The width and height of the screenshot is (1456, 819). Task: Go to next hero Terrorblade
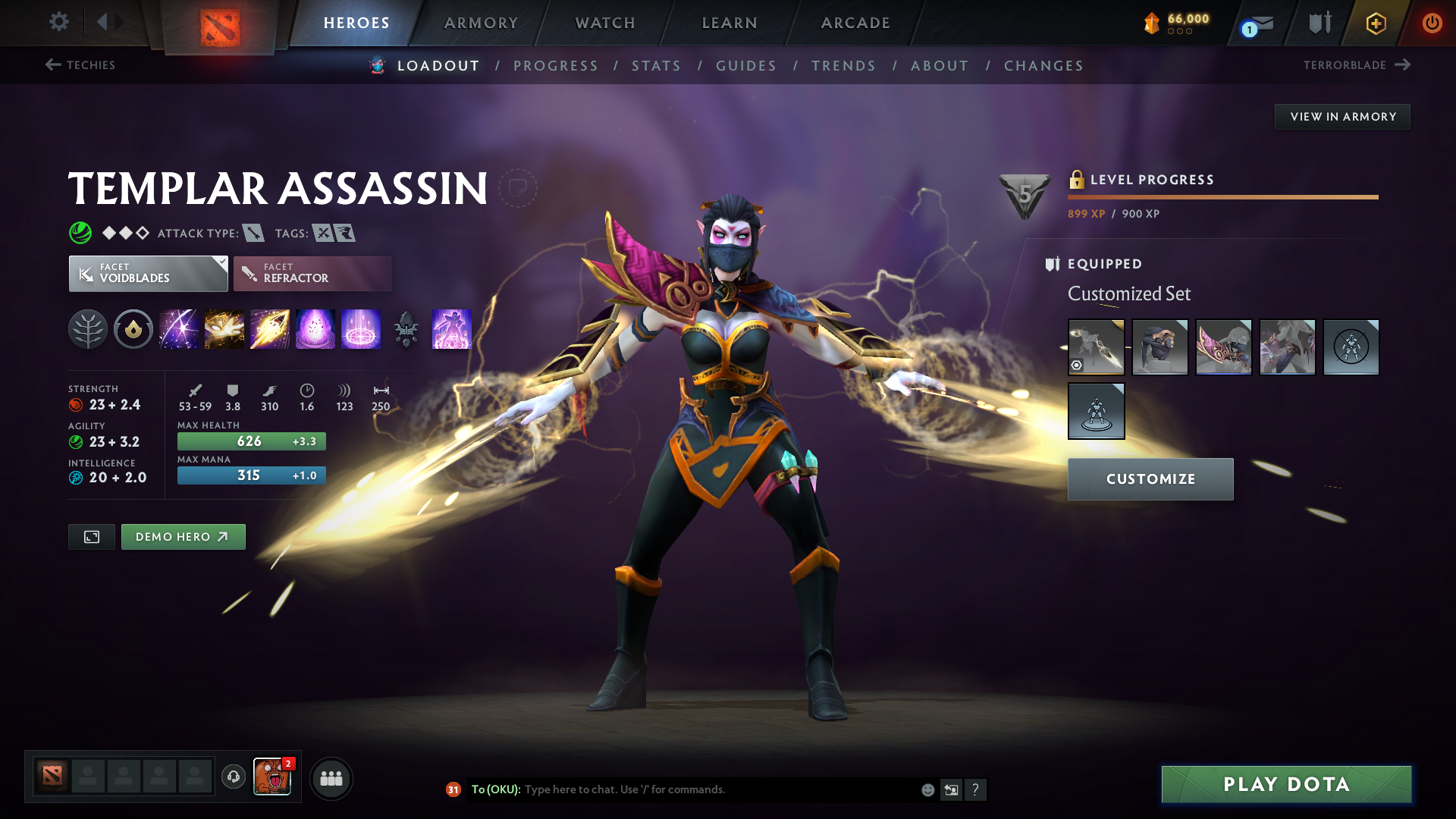1357,65
